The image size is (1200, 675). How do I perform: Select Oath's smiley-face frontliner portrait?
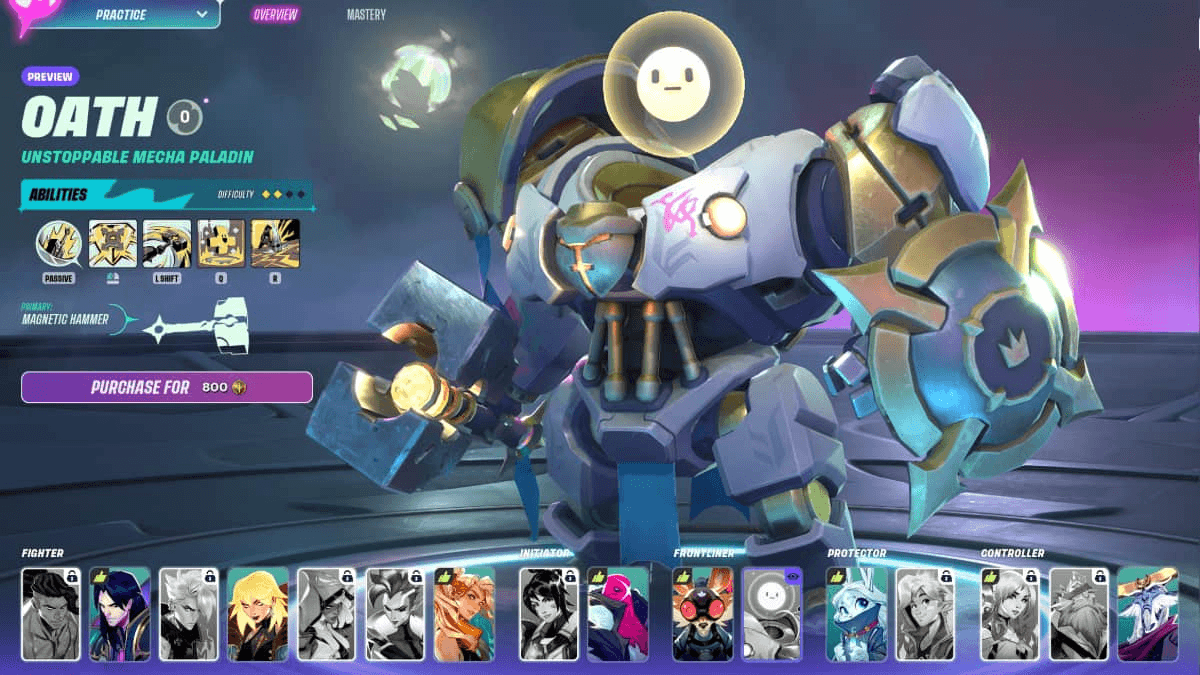(x=772, y=614)
